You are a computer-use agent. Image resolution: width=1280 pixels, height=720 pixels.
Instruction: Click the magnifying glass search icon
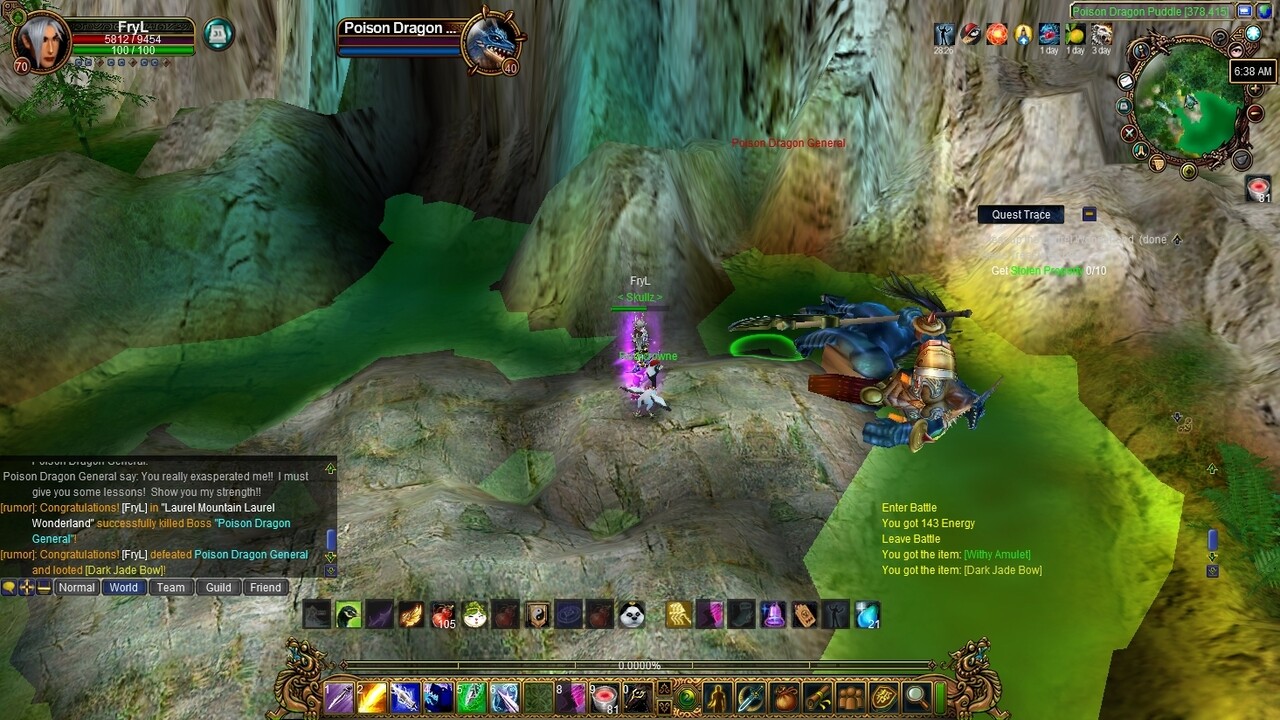coord(915,697)
